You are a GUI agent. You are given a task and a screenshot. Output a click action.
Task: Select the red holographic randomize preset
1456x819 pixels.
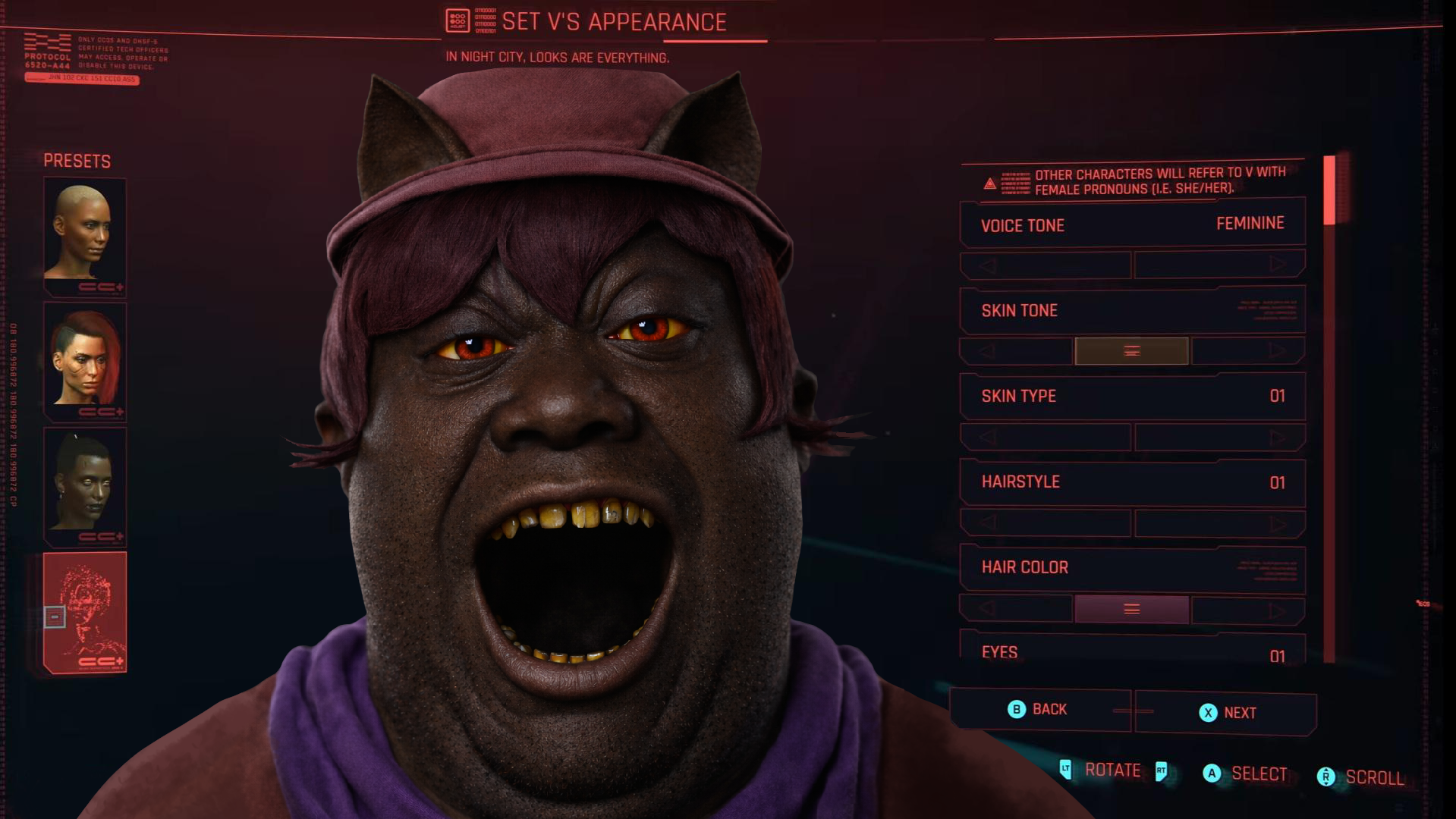[x=84, y=611]
